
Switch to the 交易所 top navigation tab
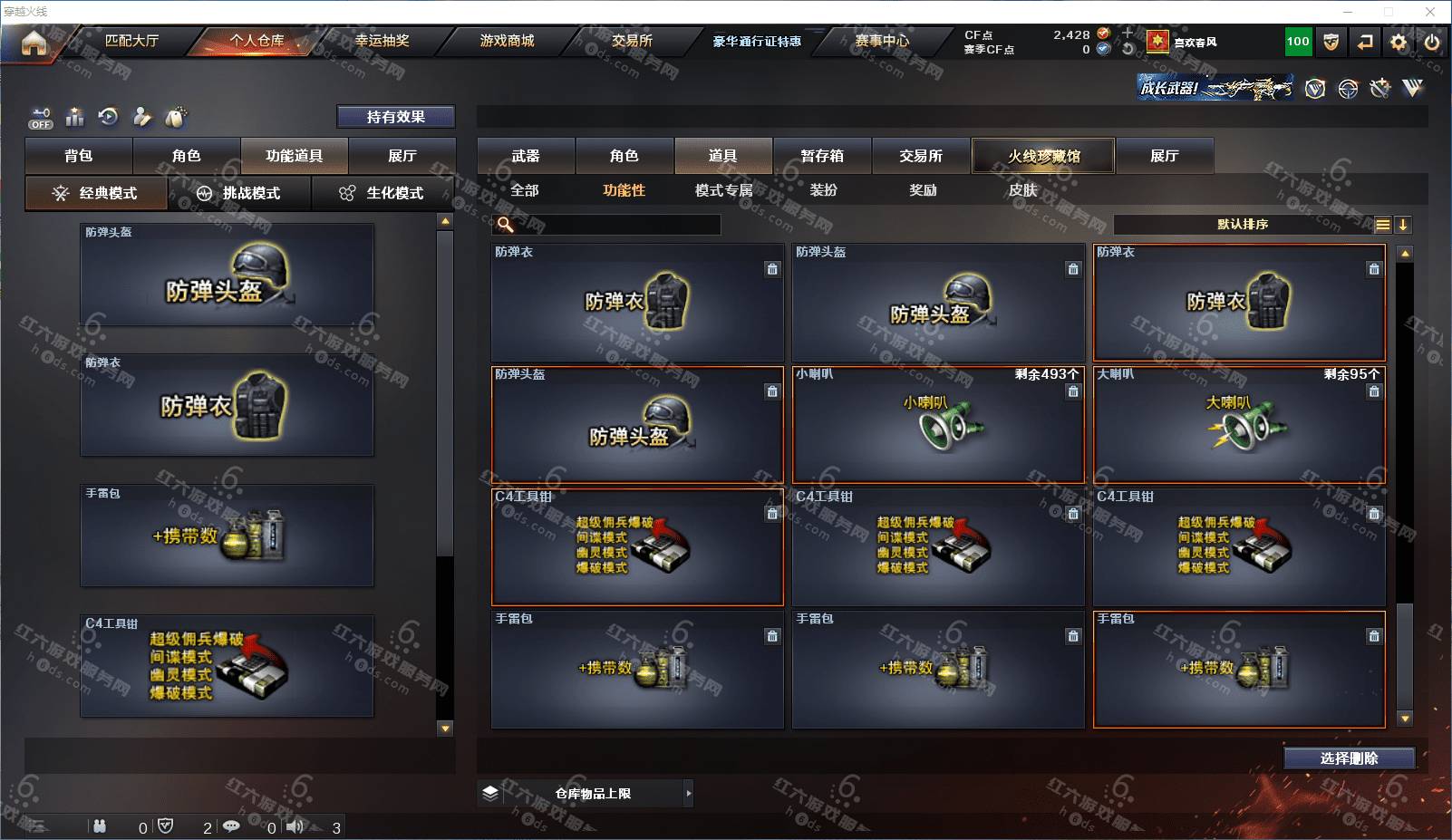tap(632, 41)
